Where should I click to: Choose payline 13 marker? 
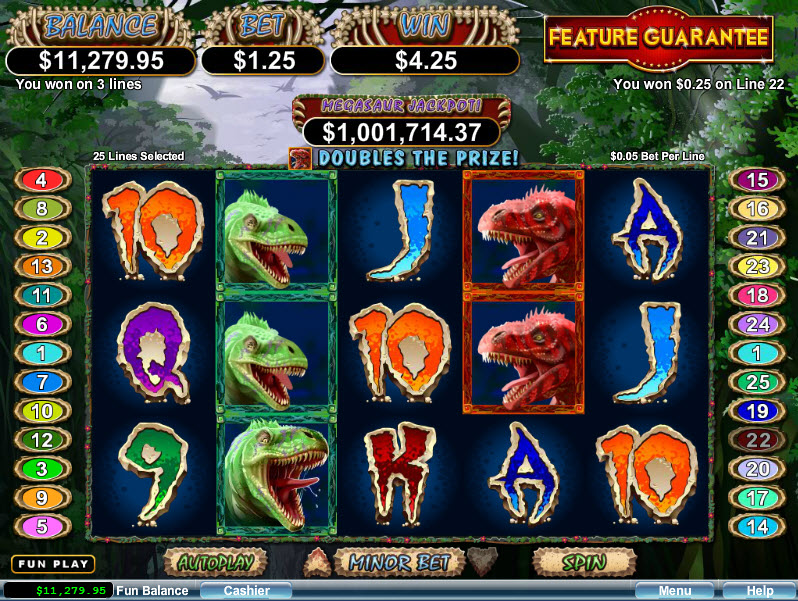point(41,267)
